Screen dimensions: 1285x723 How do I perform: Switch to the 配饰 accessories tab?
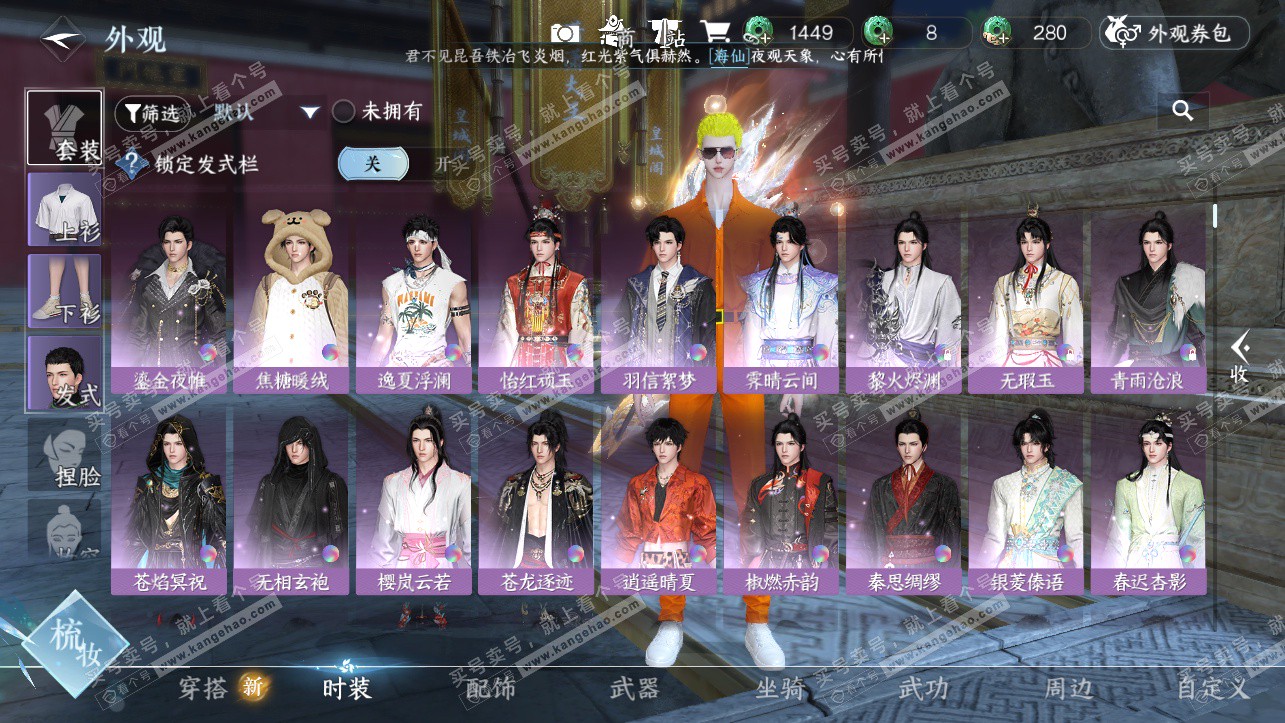coord(491,688)
